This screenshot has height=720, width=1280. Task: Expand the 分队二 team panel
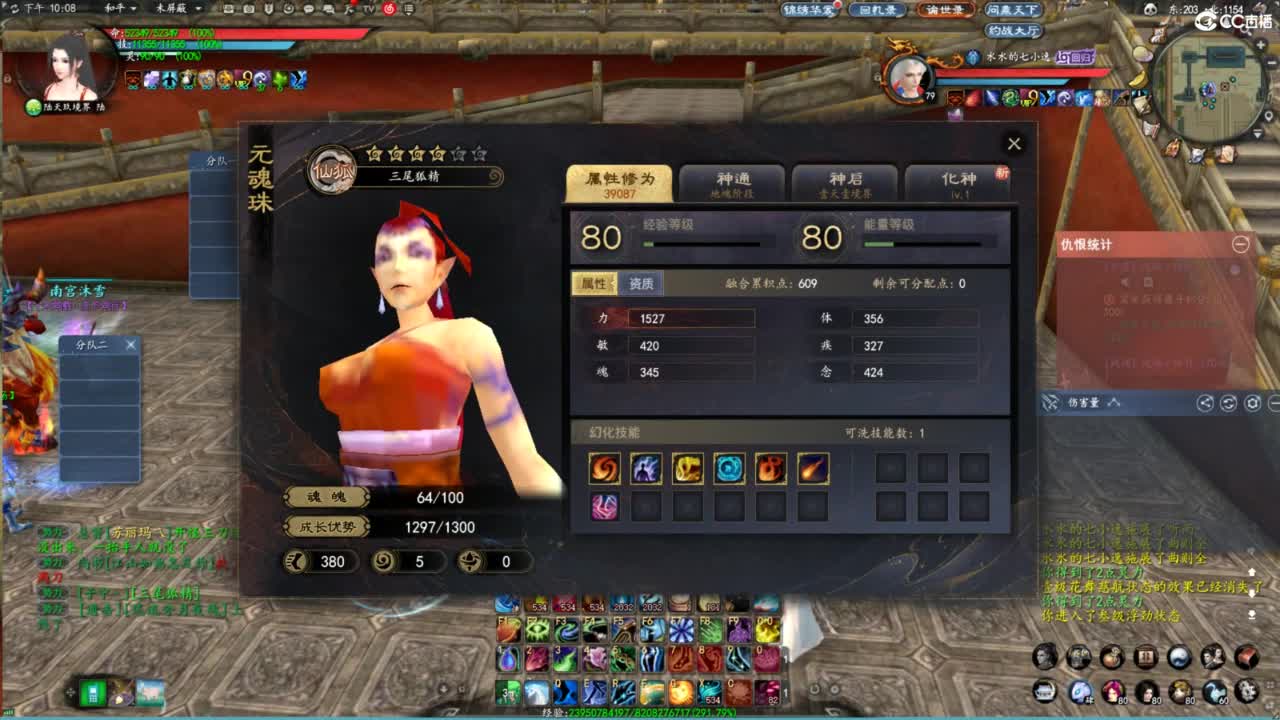[x=91, y=343]
